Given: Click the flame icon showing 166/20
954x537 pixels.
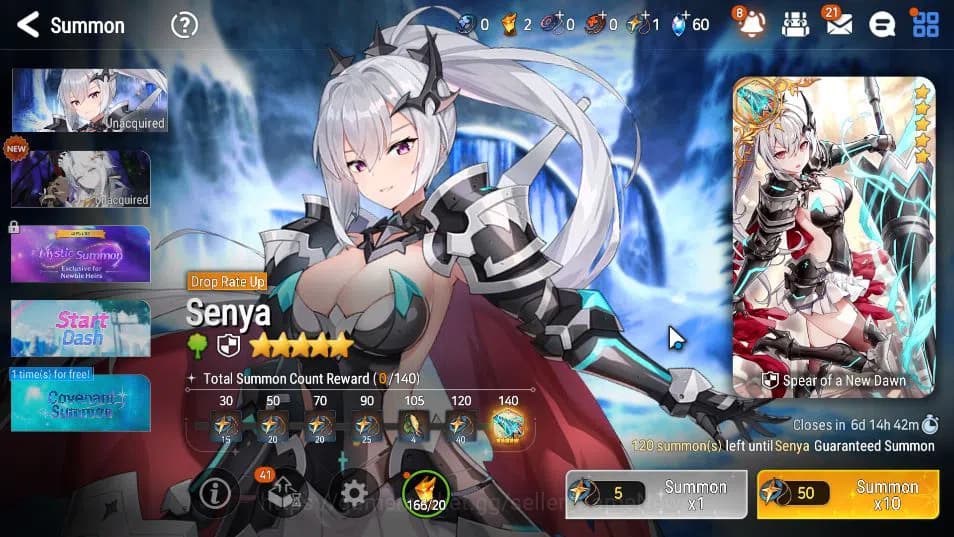Looking at the screenshot, I should [x=427, y=493].
